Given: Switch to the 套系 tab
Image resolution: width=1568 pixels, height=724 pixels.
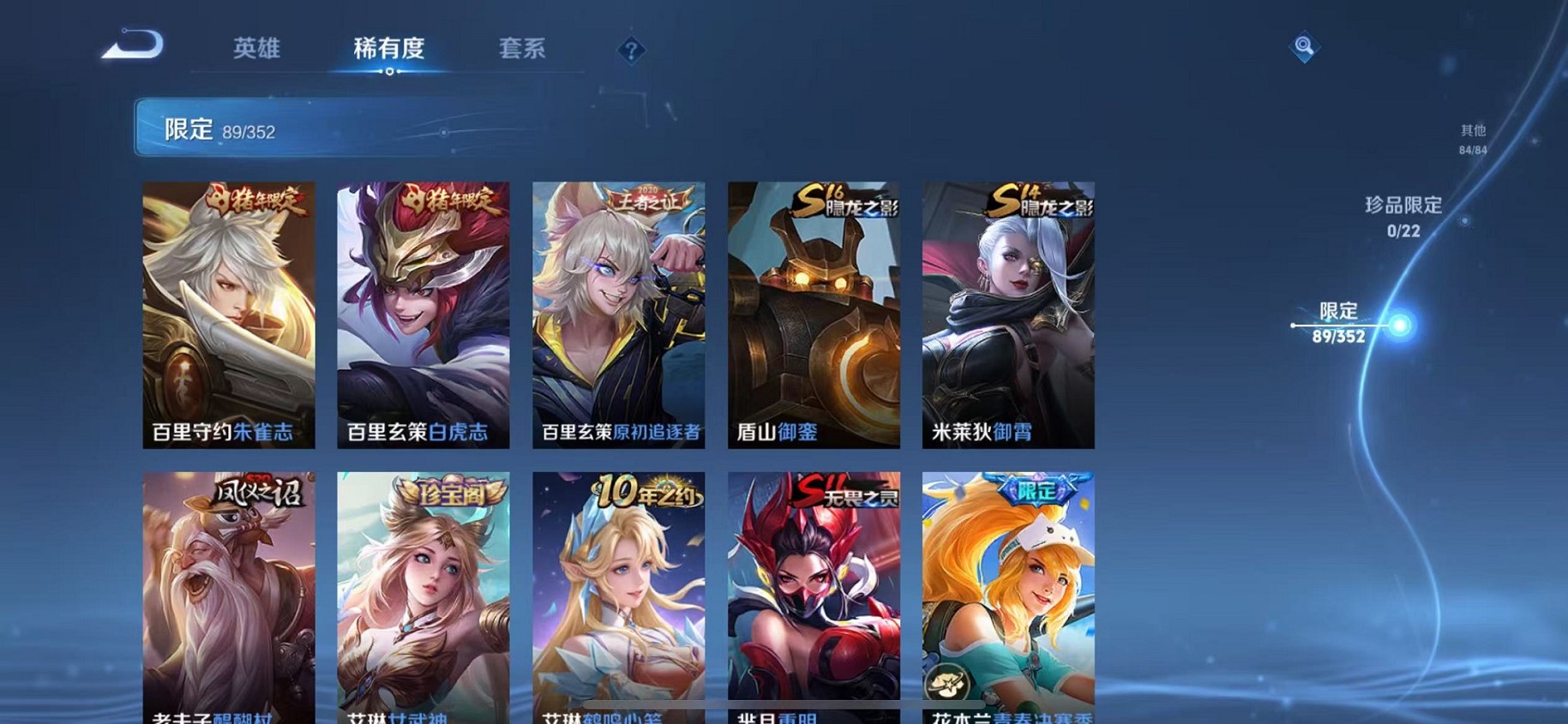Looking at the screenshot, I should [524, 49].
